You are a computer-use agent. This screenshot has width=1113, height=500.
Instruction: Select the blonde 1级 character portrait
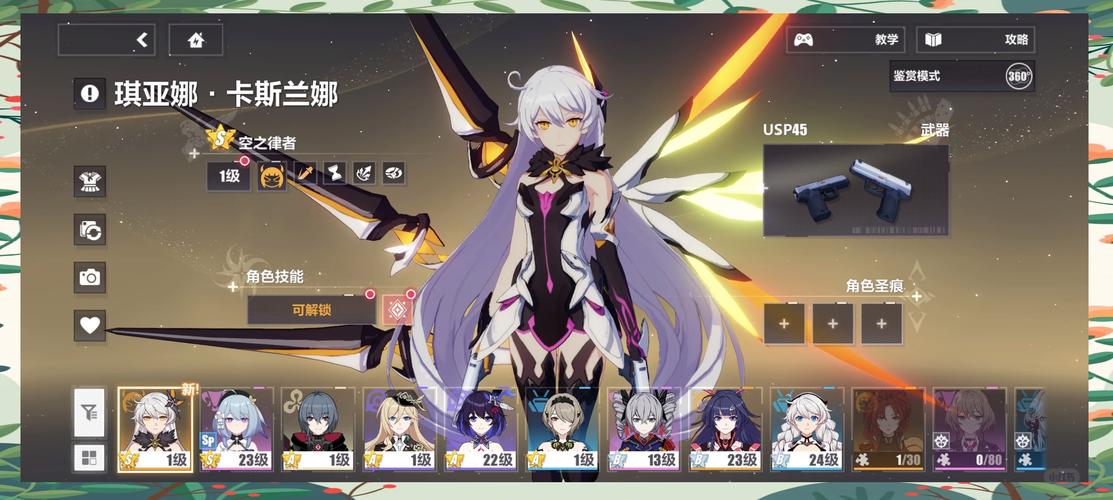pyautogui.click(x=401, y=430)
